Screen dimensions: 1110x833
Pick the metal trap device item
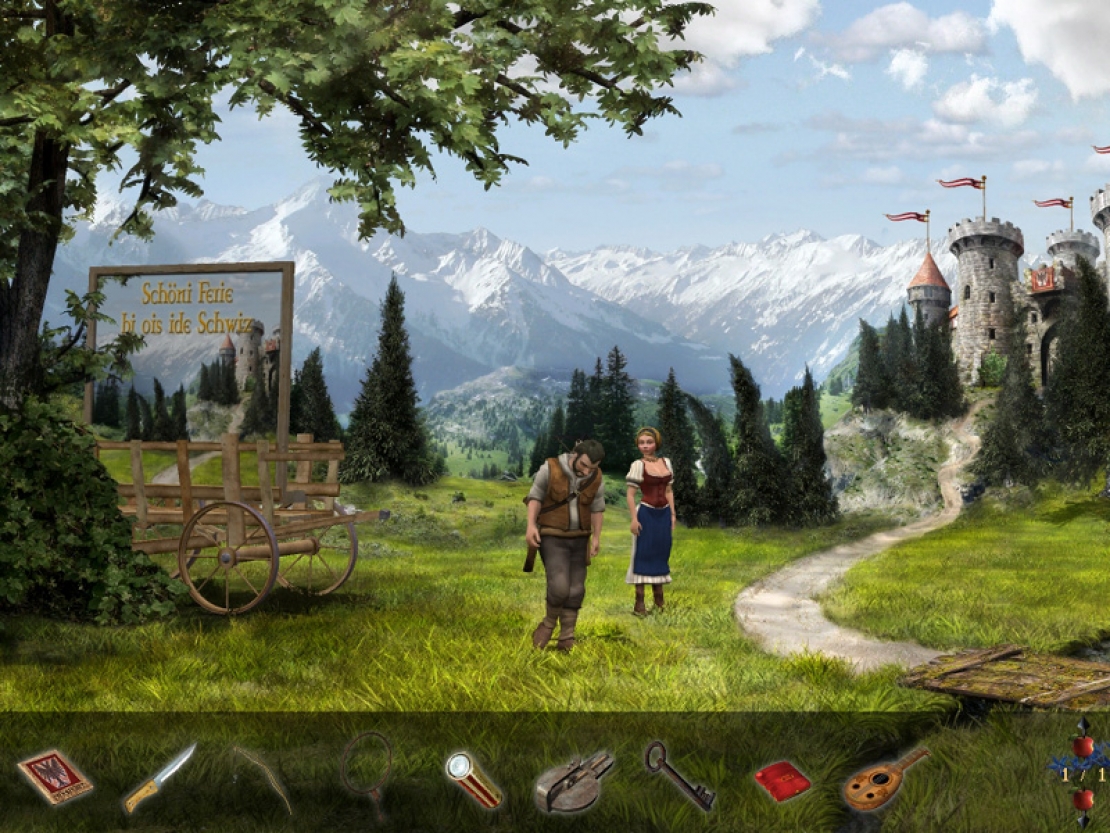tap(574, 780)
